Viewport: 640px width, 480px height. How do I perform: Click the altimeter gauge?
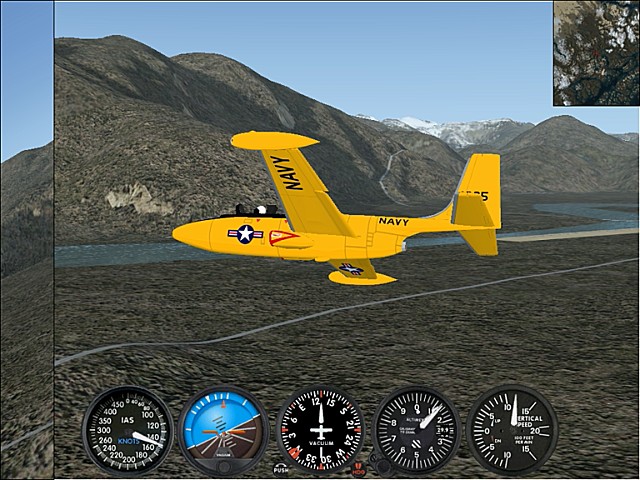416,430
